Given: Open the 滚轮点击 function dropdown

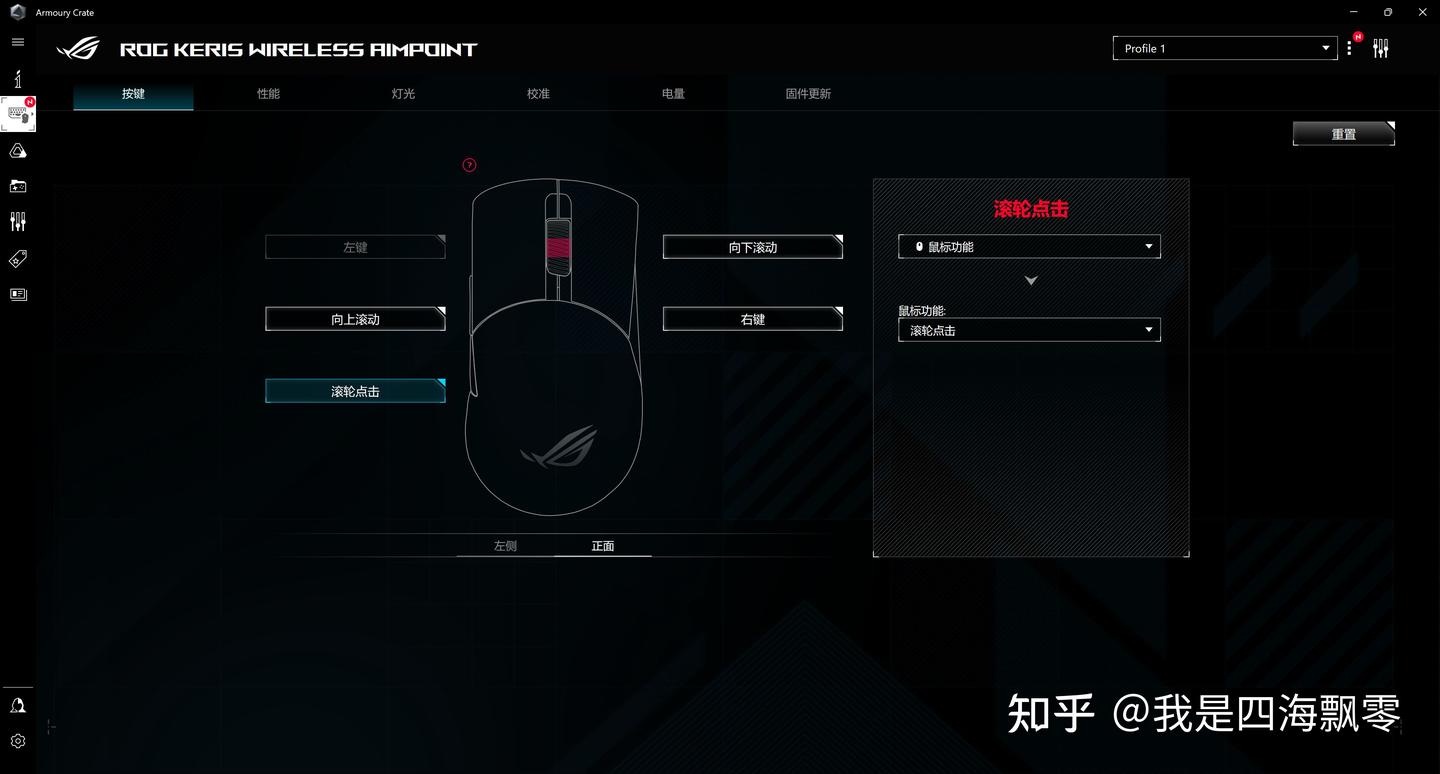Looking at the screenshot, I should (1029, 330).
